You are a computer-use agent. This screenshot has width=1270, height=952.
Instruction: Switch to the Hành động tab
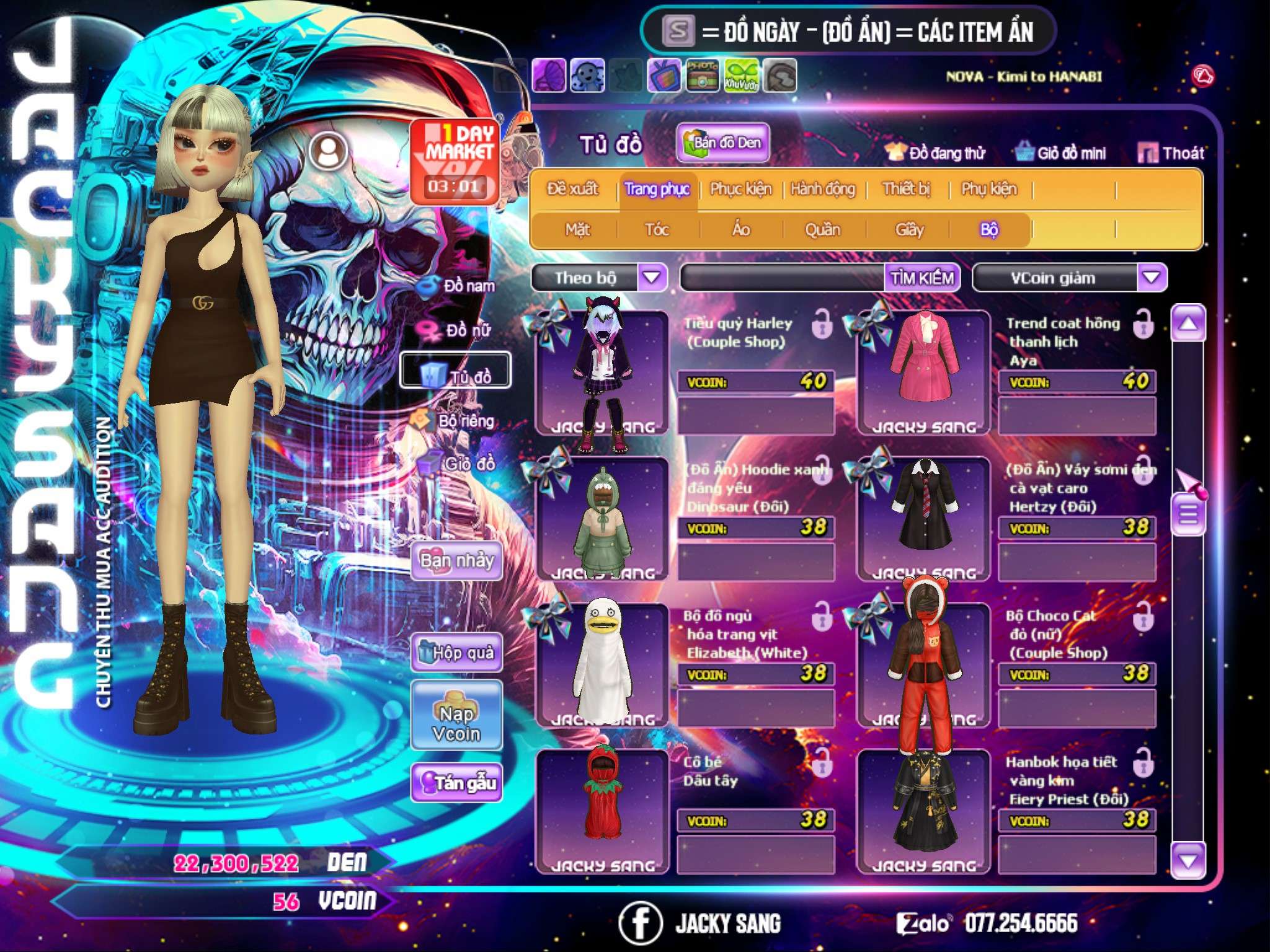tap(822, 188)
